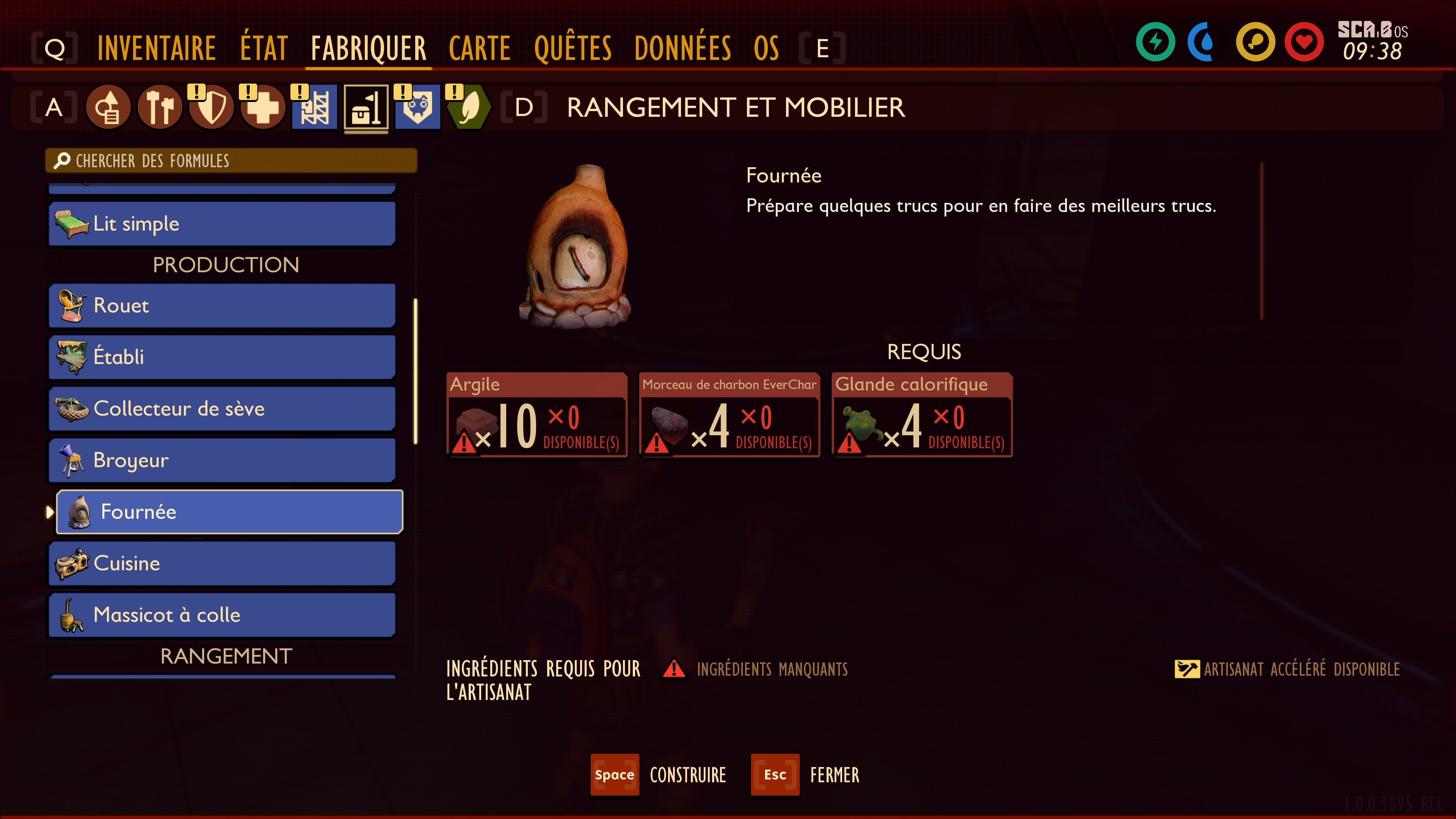Select the Lit simple recipe
Screen dimensions: 1456x819
[221, 224]
